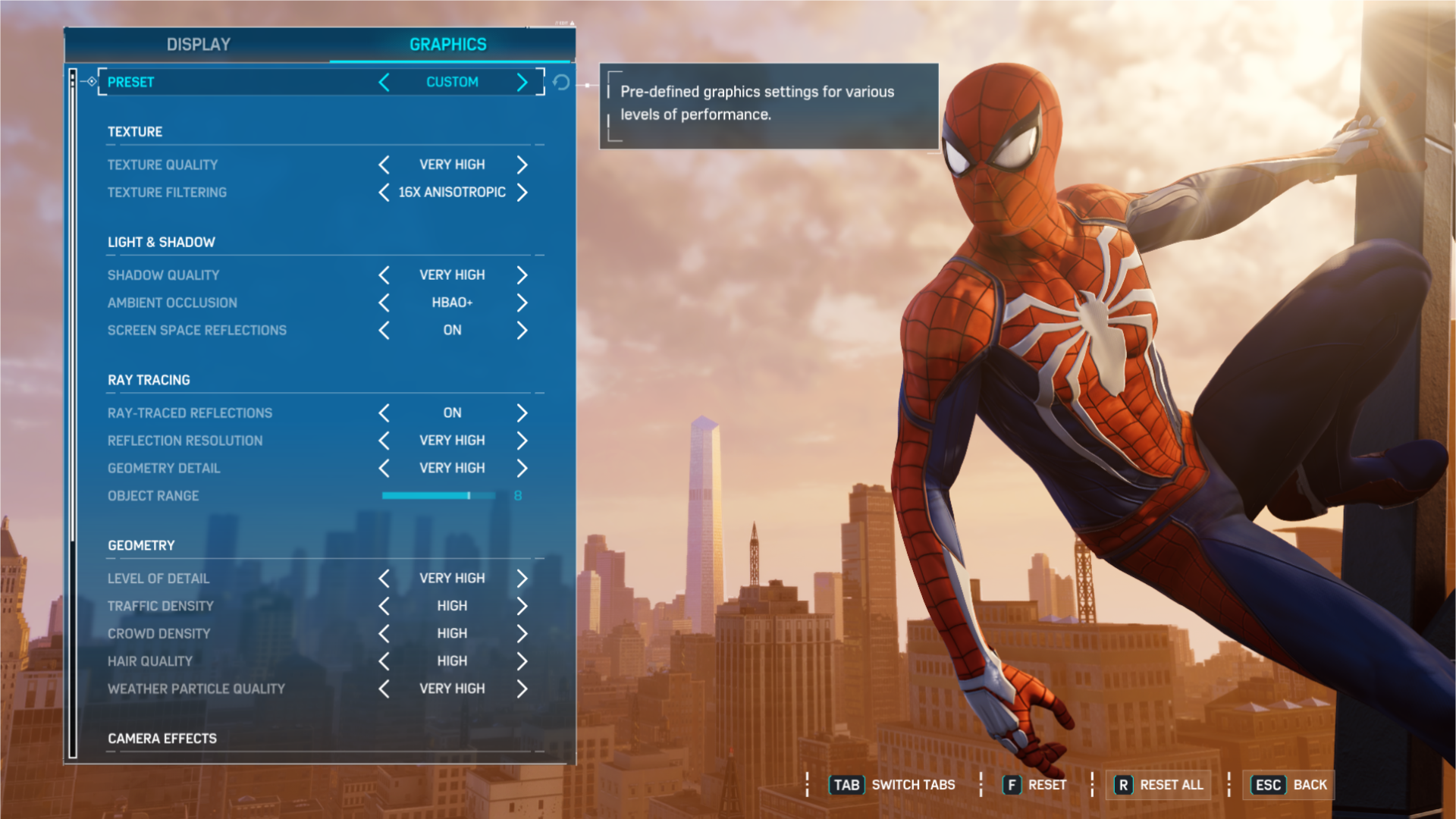Click the right arrow on Weather Particle Quality

pyautogui.click(x=522, y=688)
